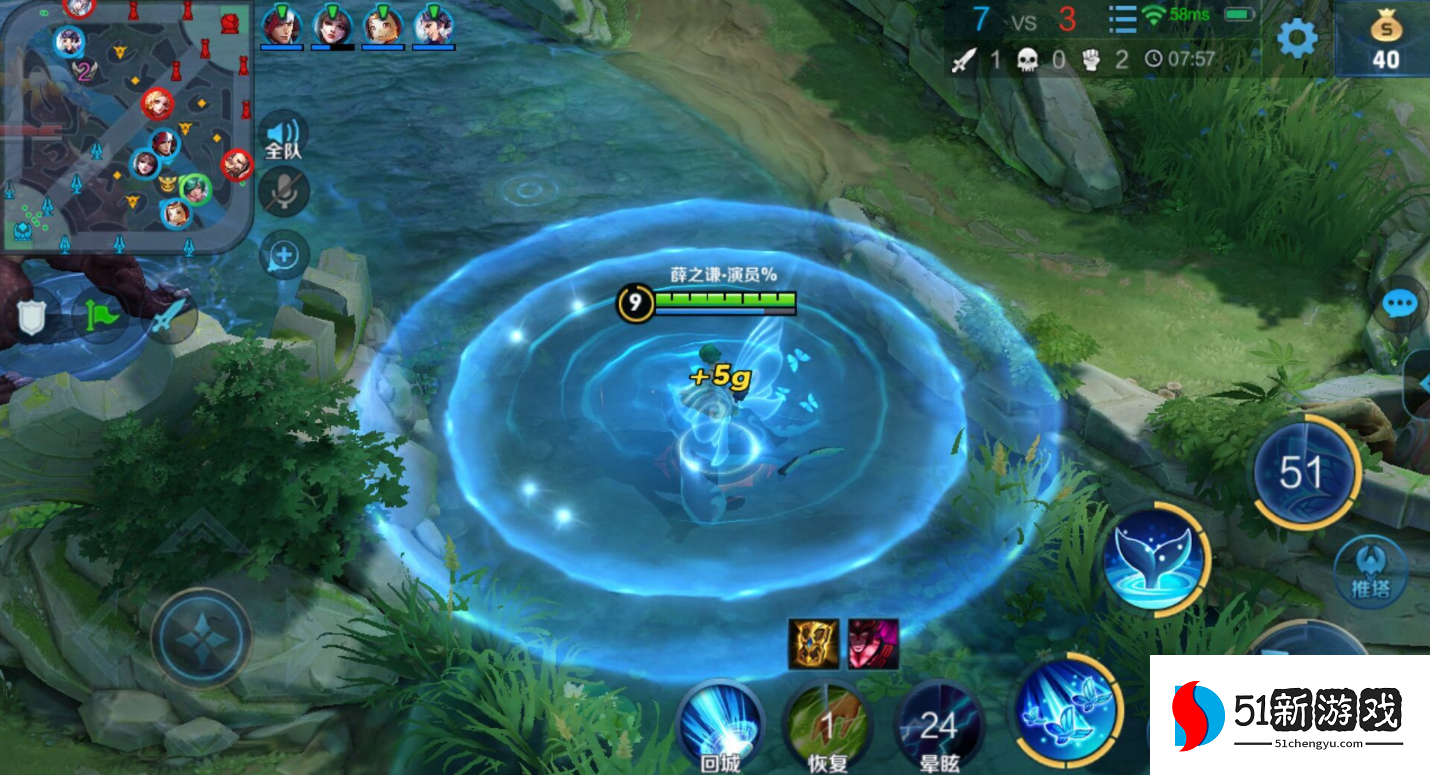Send the green flag gather signal
Image resolution: width=1430 pixels, height=775 pixels.
coord(102,317)
